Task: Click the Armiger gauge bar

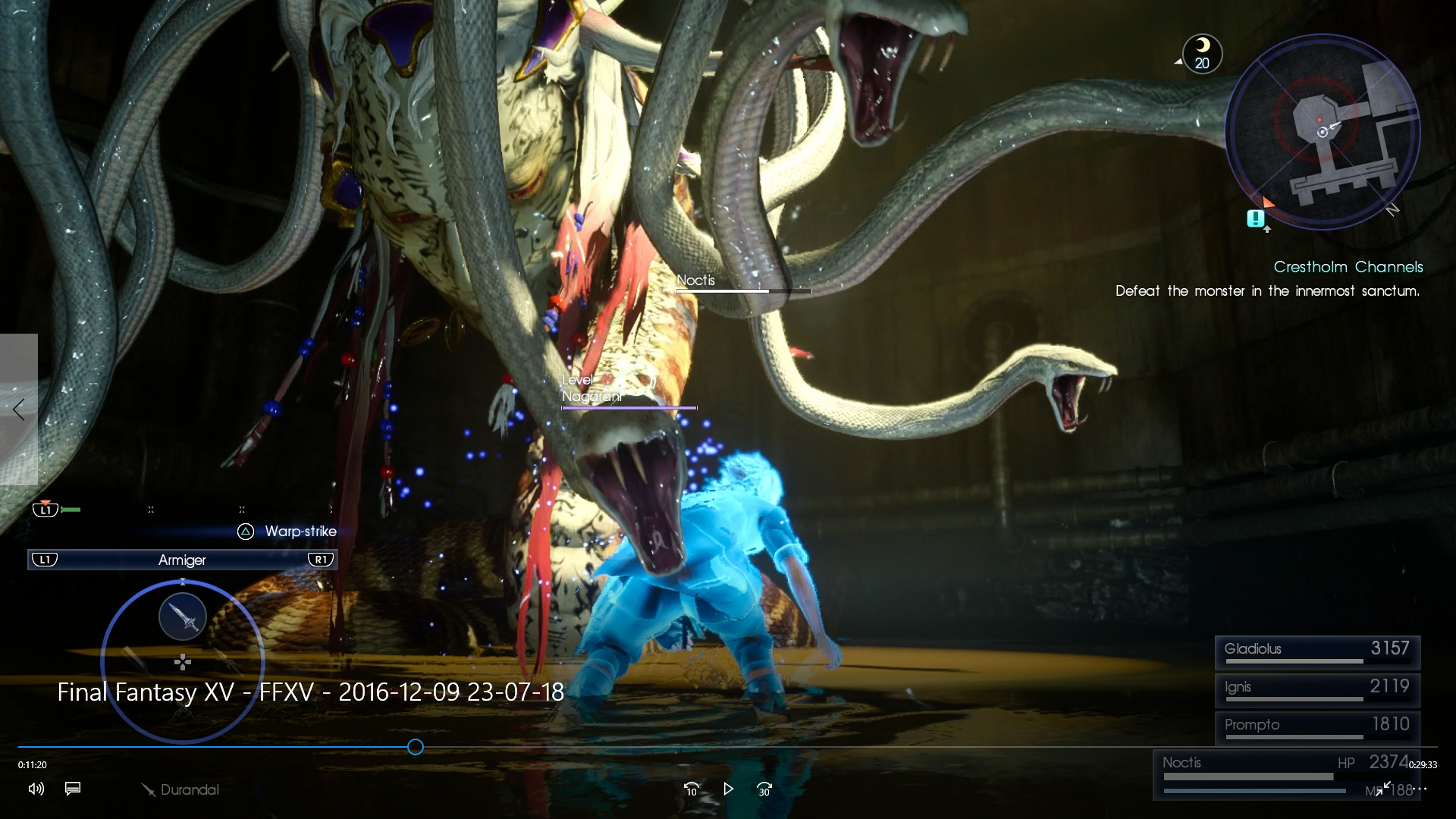Action: tap(182, 560)
